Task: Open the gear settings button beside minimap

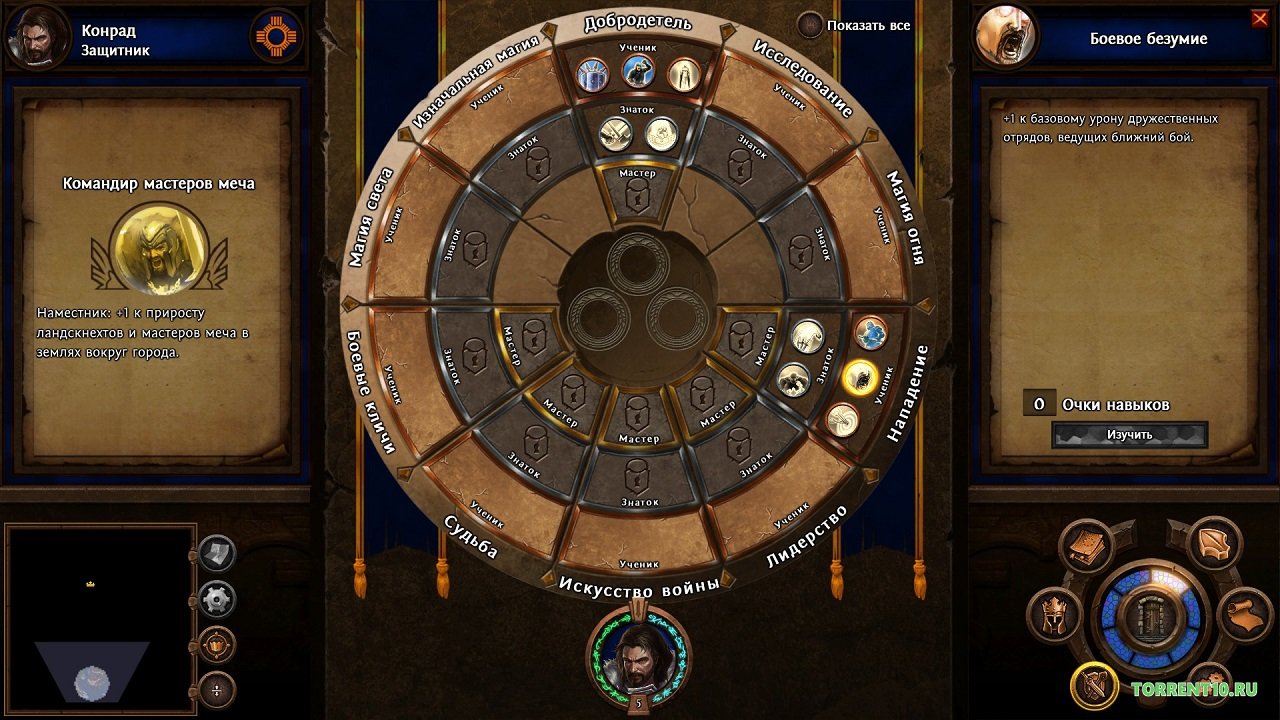Action: (x=217, y=599)
